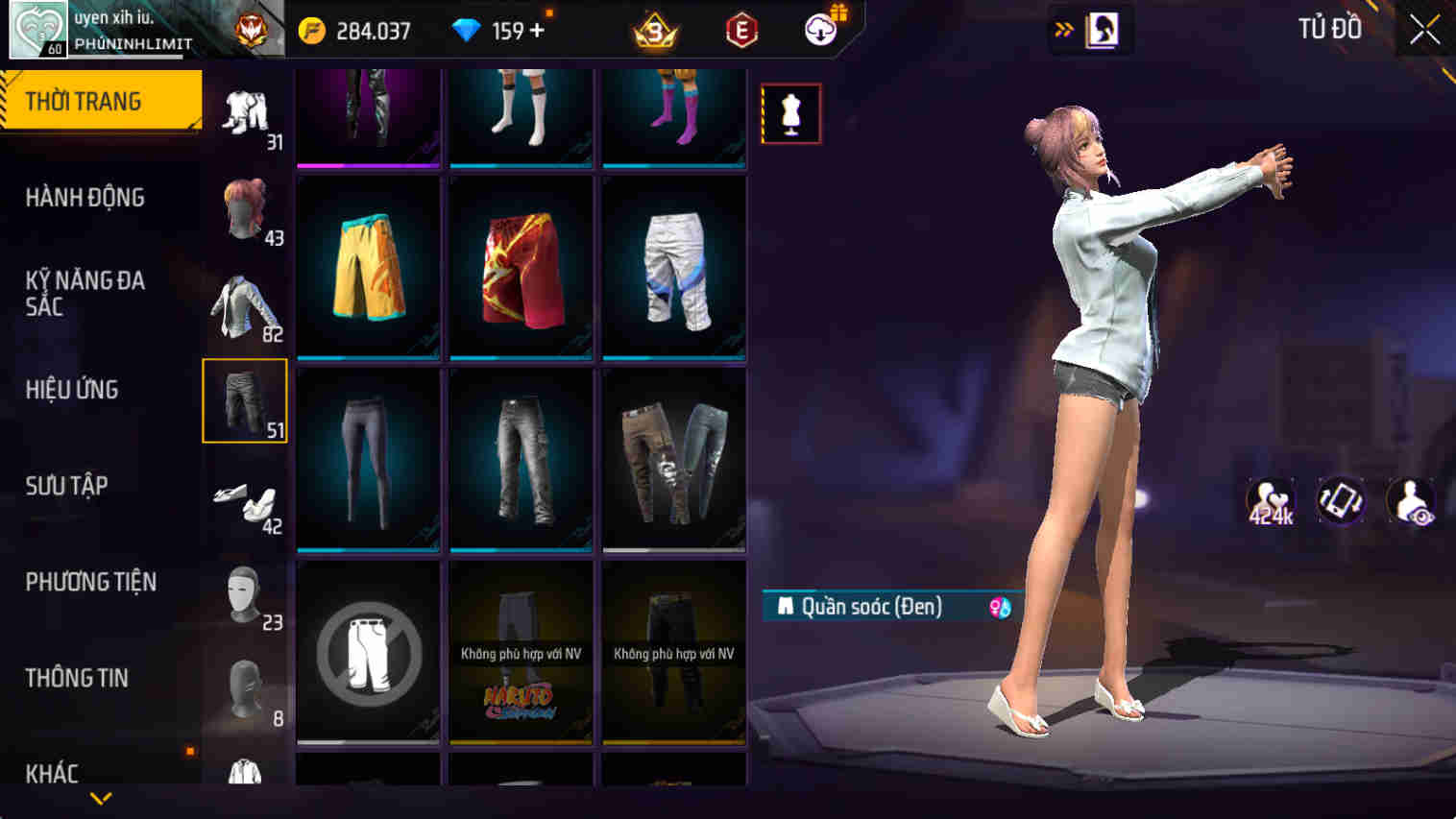
Task: Click the phone shake icon beside the character
Action: tap(1342, 500)
